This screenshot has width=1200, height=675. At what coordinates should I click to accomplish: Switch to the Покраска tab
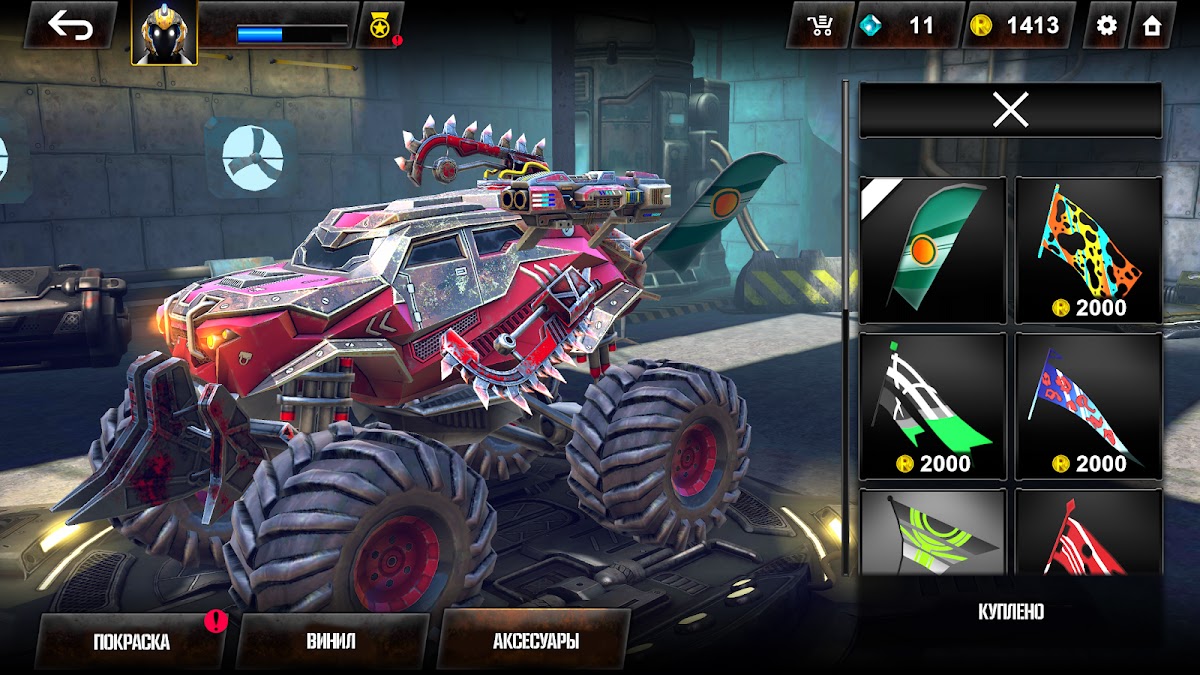click(131, 641)
